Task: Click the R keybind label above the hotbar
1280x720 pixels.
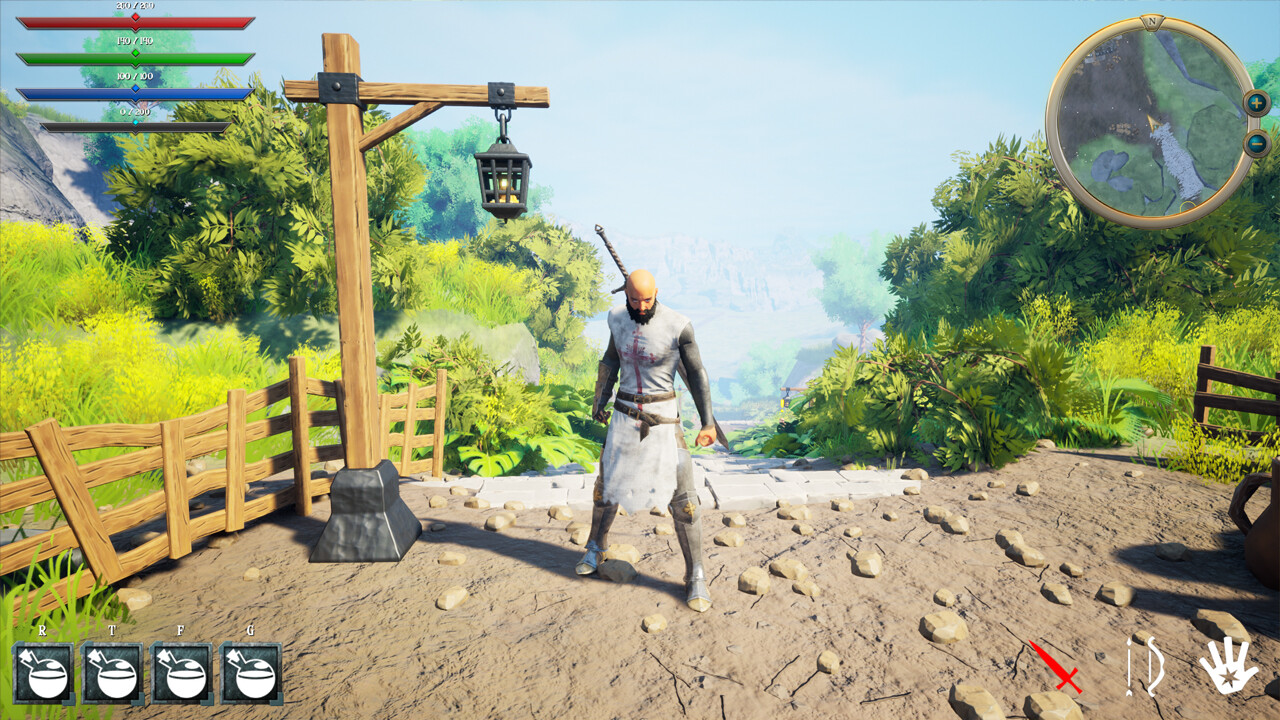Action: point(43,632)
